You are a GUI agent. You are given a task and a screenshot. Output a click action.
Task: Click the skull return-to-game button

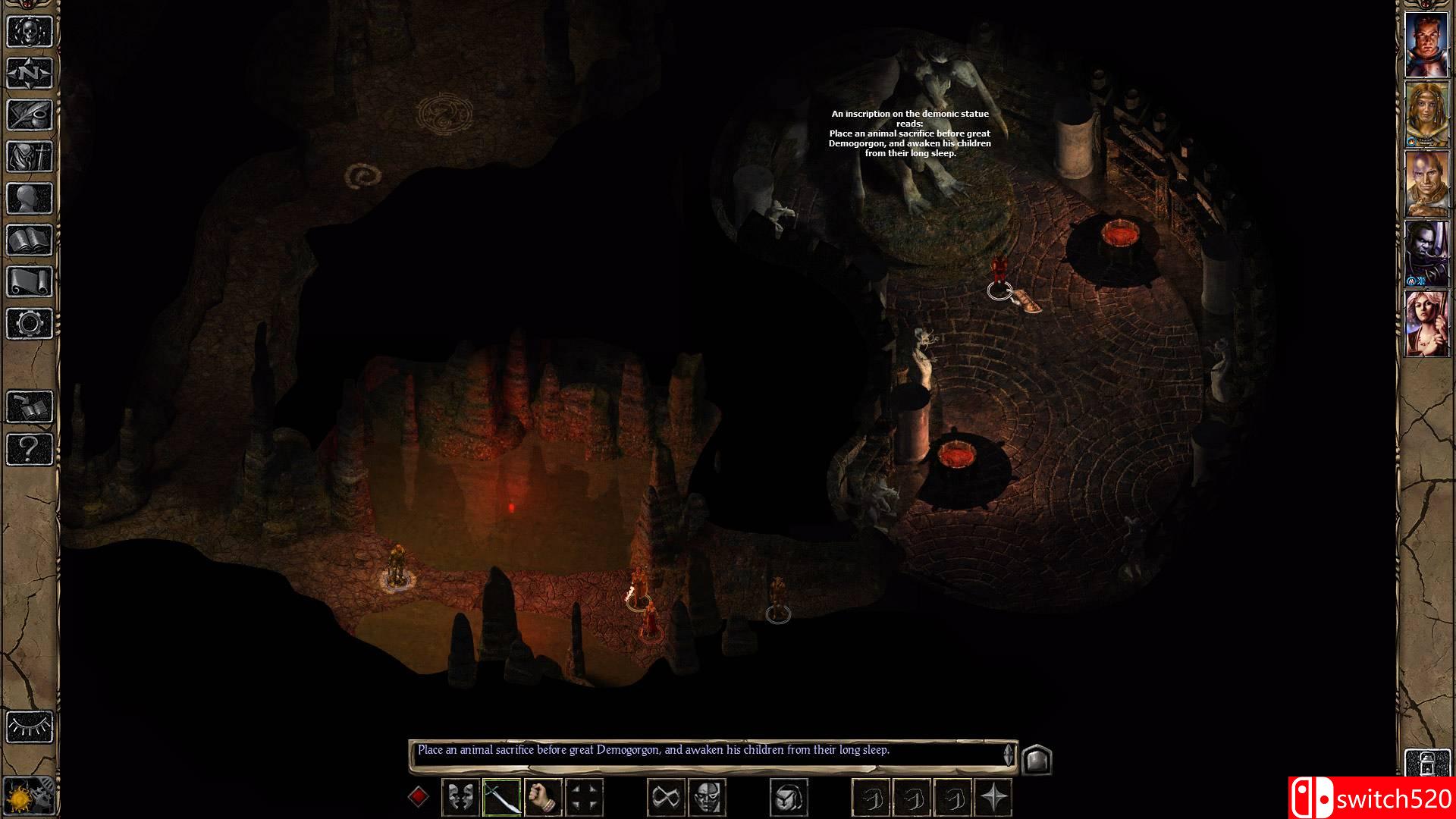(x=30, y=32)
